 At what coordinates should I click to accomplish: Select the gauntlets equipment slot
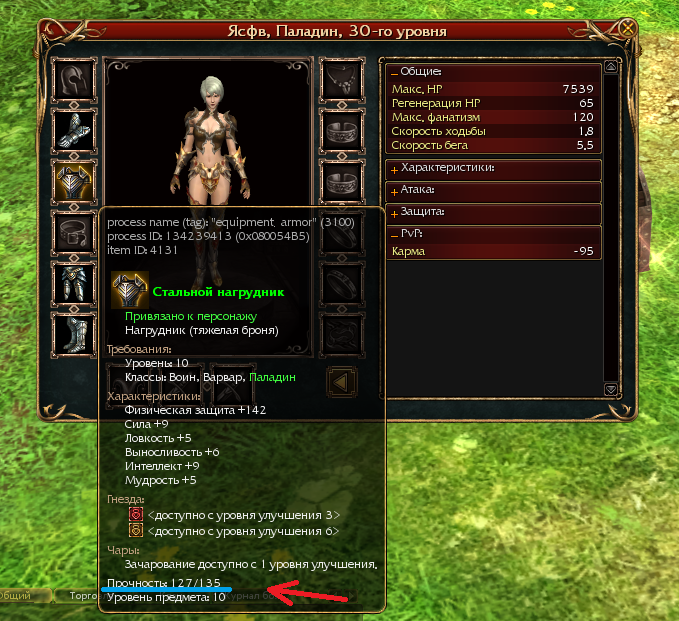74,130
